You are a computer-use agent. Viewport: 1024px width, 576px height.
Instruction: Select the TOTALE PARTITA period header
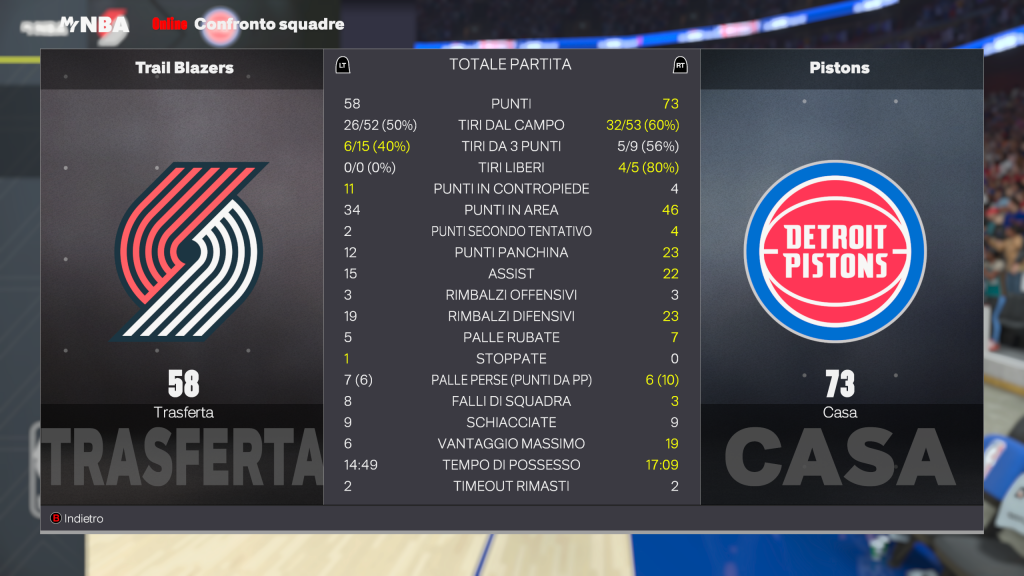tap(510, 64)
